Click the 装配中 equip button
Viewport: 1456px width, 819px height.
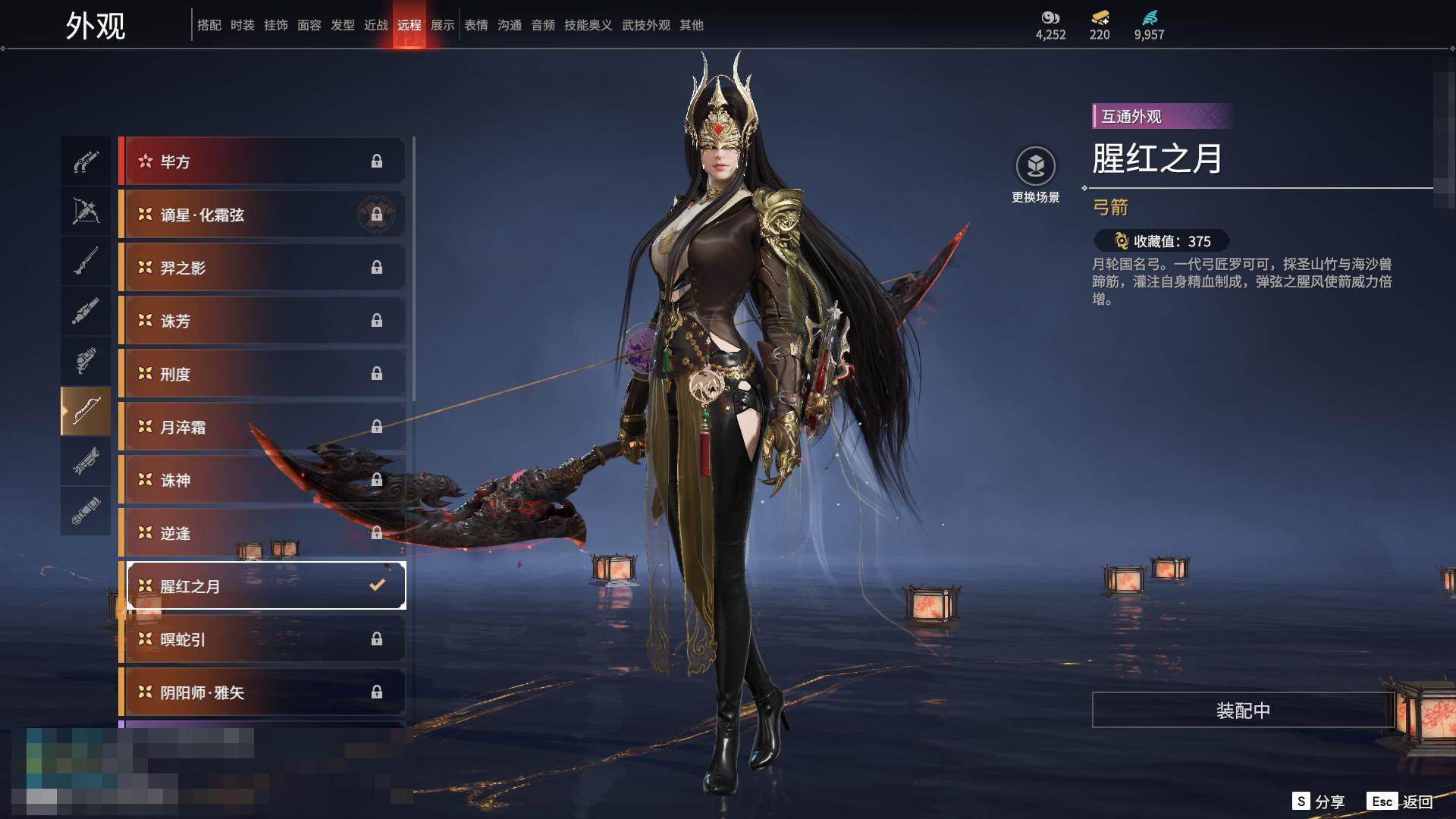tap(1243, 710)
